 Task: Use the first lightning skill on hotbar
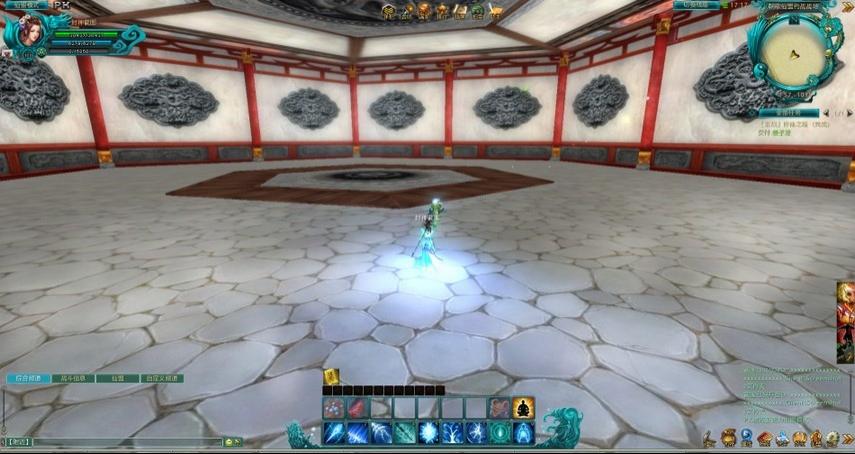(333, 432)
